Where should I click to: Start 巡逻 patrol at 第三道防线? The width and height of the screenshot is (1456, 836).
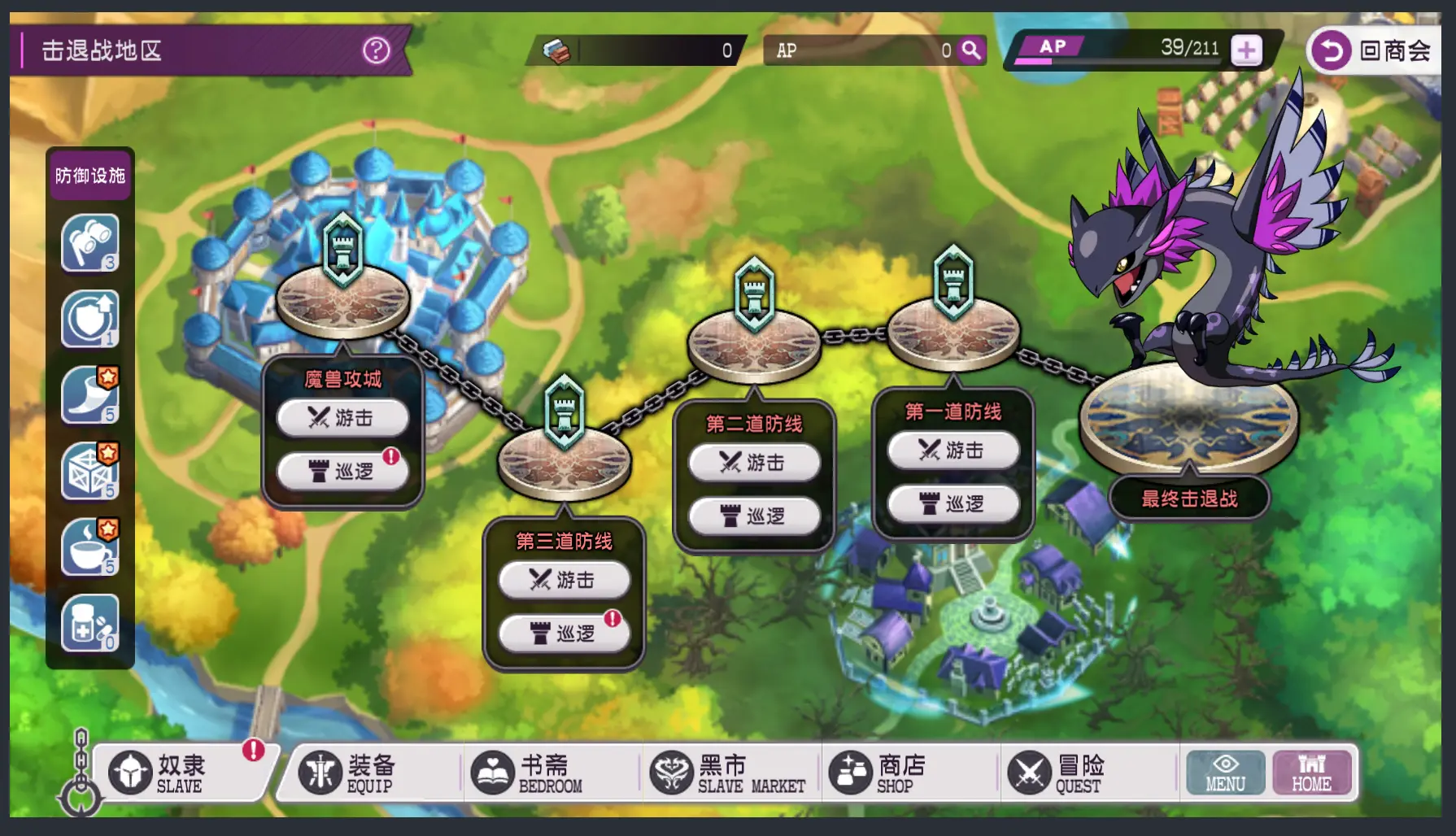coord(564,634)
